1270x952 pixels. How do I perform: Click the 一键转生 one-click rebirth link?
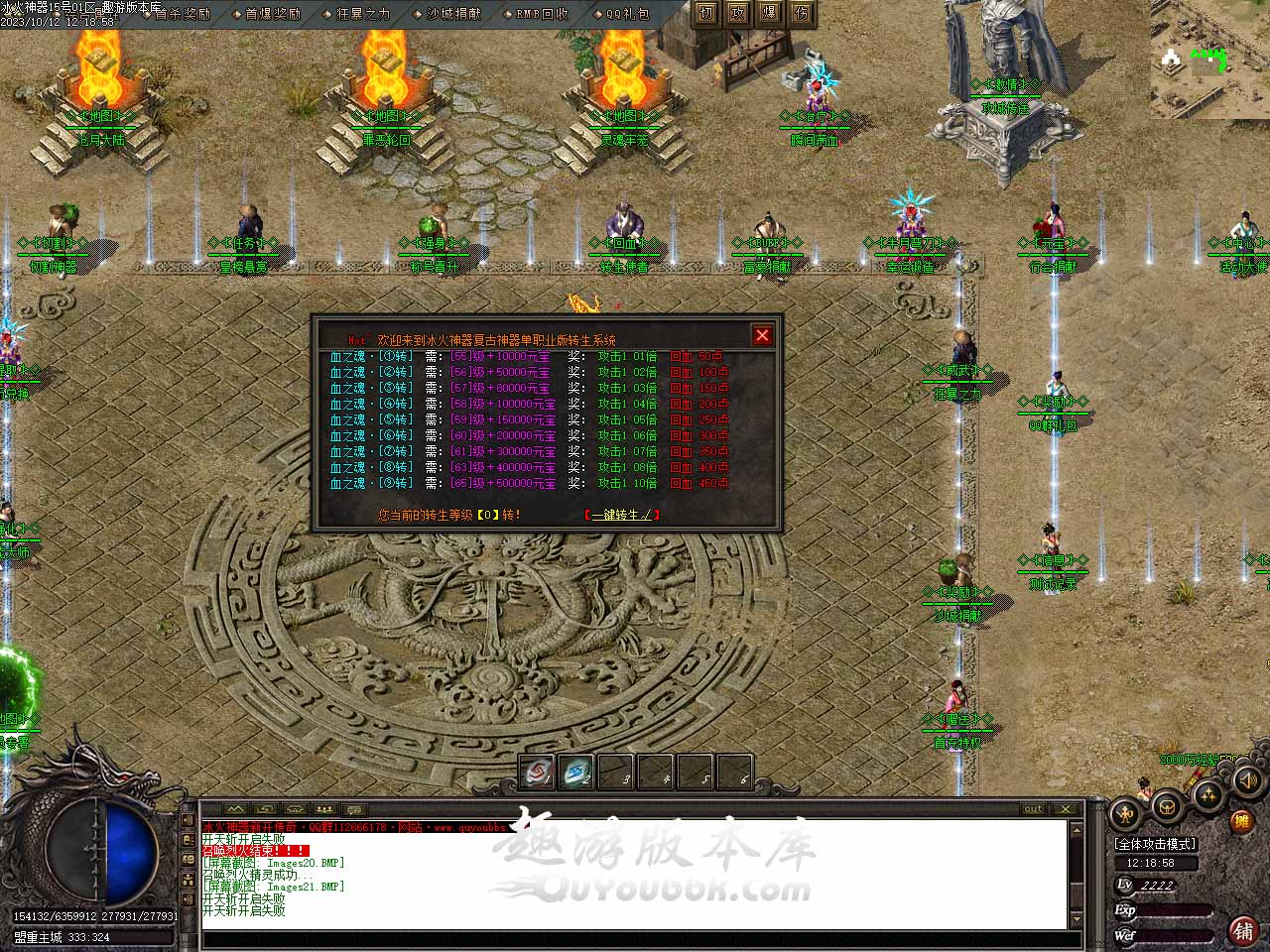(622, 515)
